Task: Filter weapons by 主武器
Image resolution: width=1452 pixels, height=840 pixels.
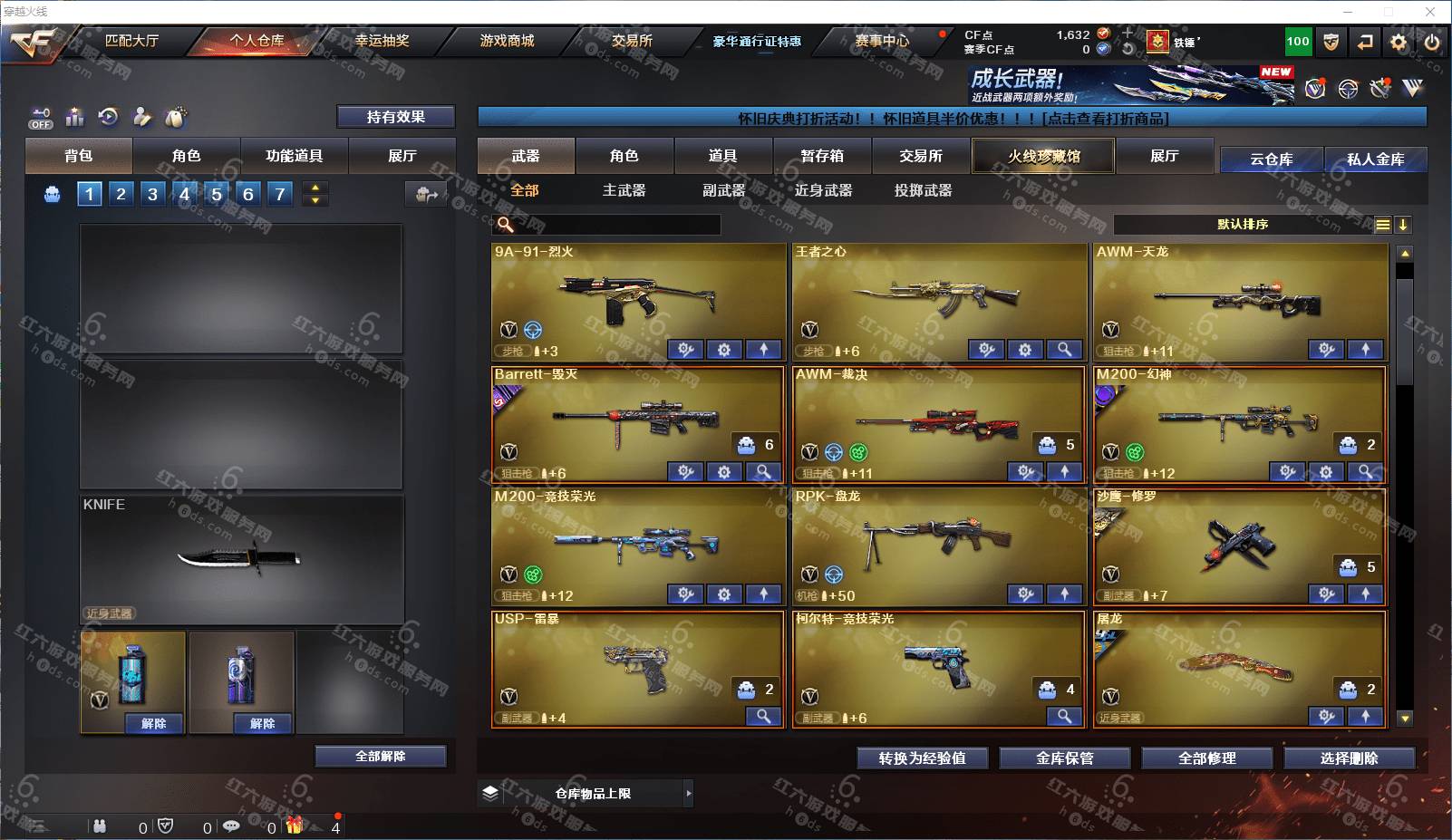Action: pos(624,190)
